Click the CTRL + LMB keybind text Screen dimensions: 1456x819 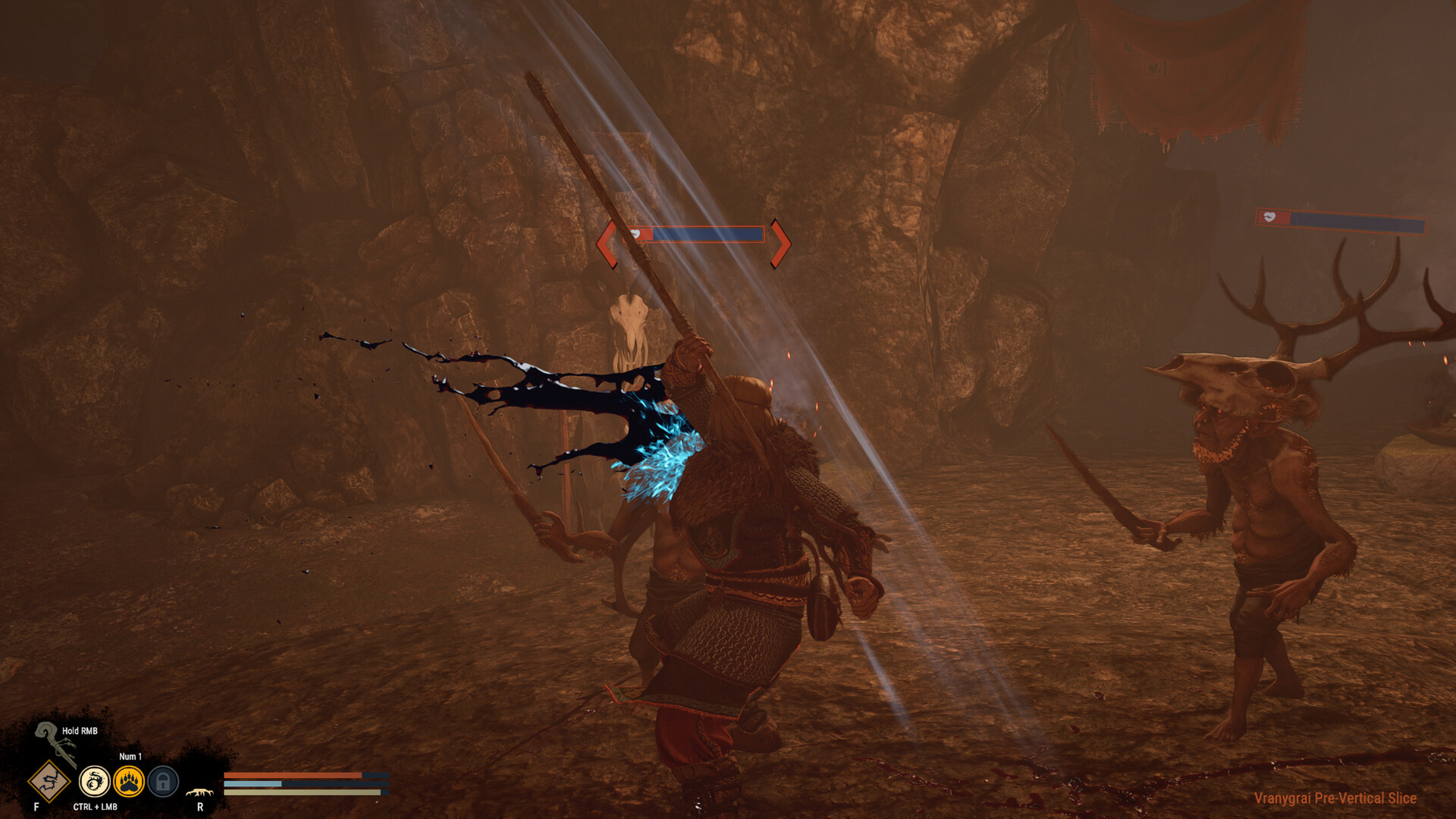pyautogui.click(x=94, y=807)
